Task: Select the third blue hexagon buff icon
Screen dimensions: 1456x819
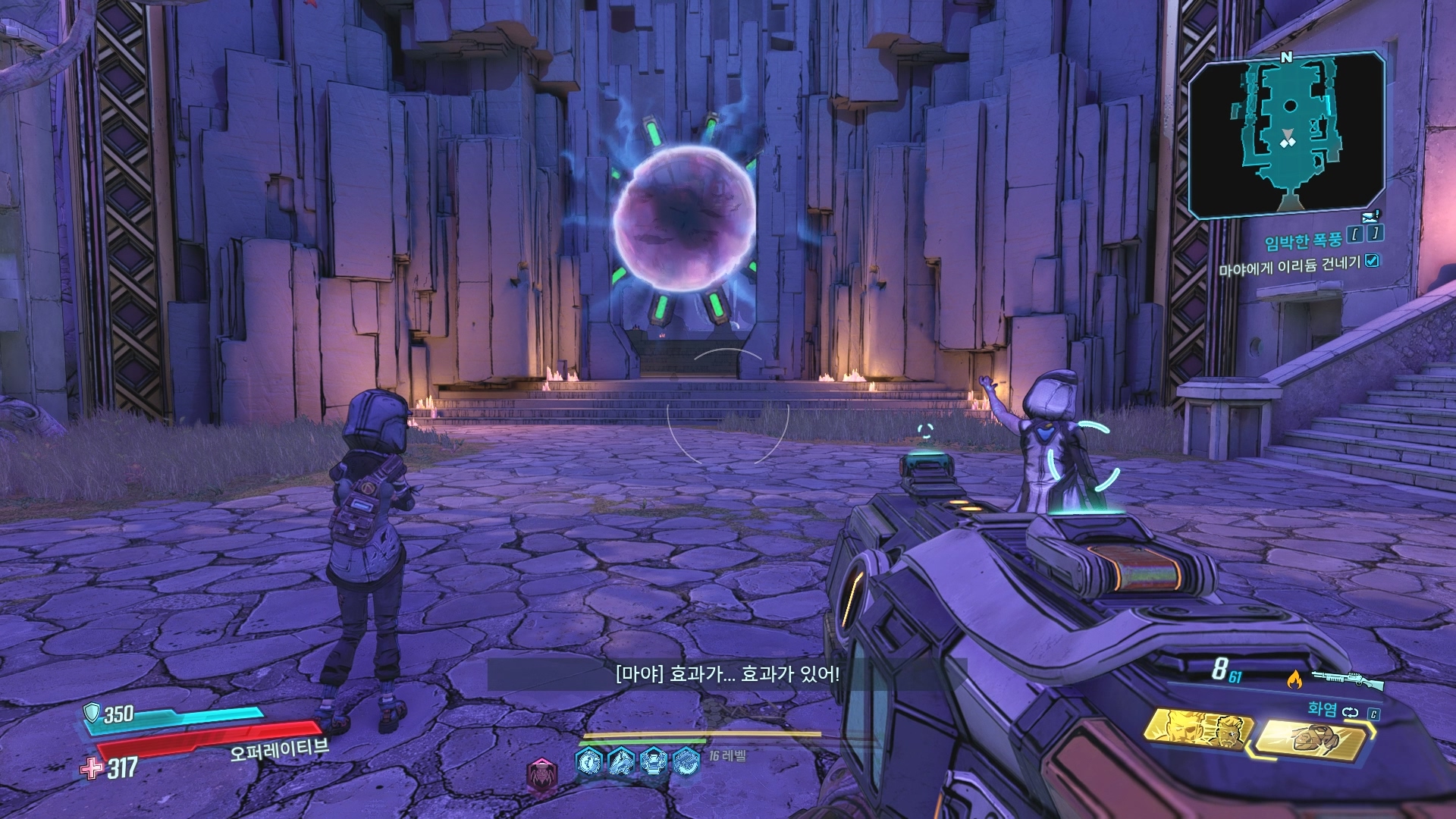Action: (654, 761)
